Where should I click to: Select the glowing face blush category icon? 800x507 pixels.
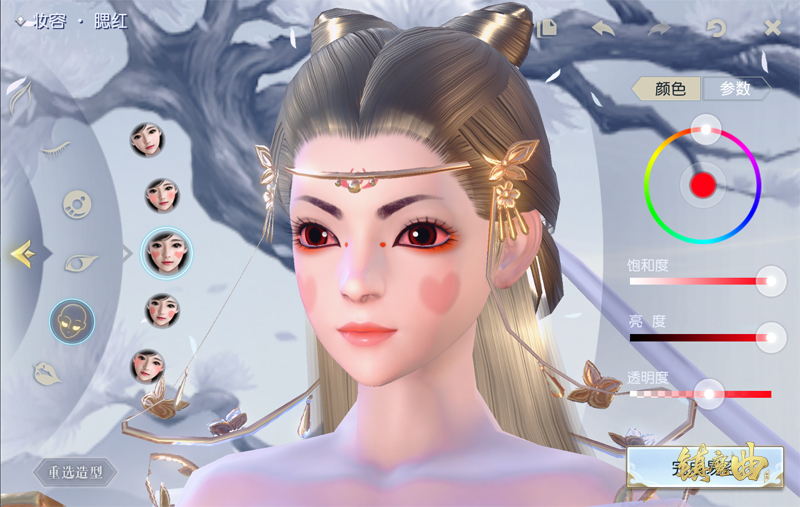tap(72, 321)
